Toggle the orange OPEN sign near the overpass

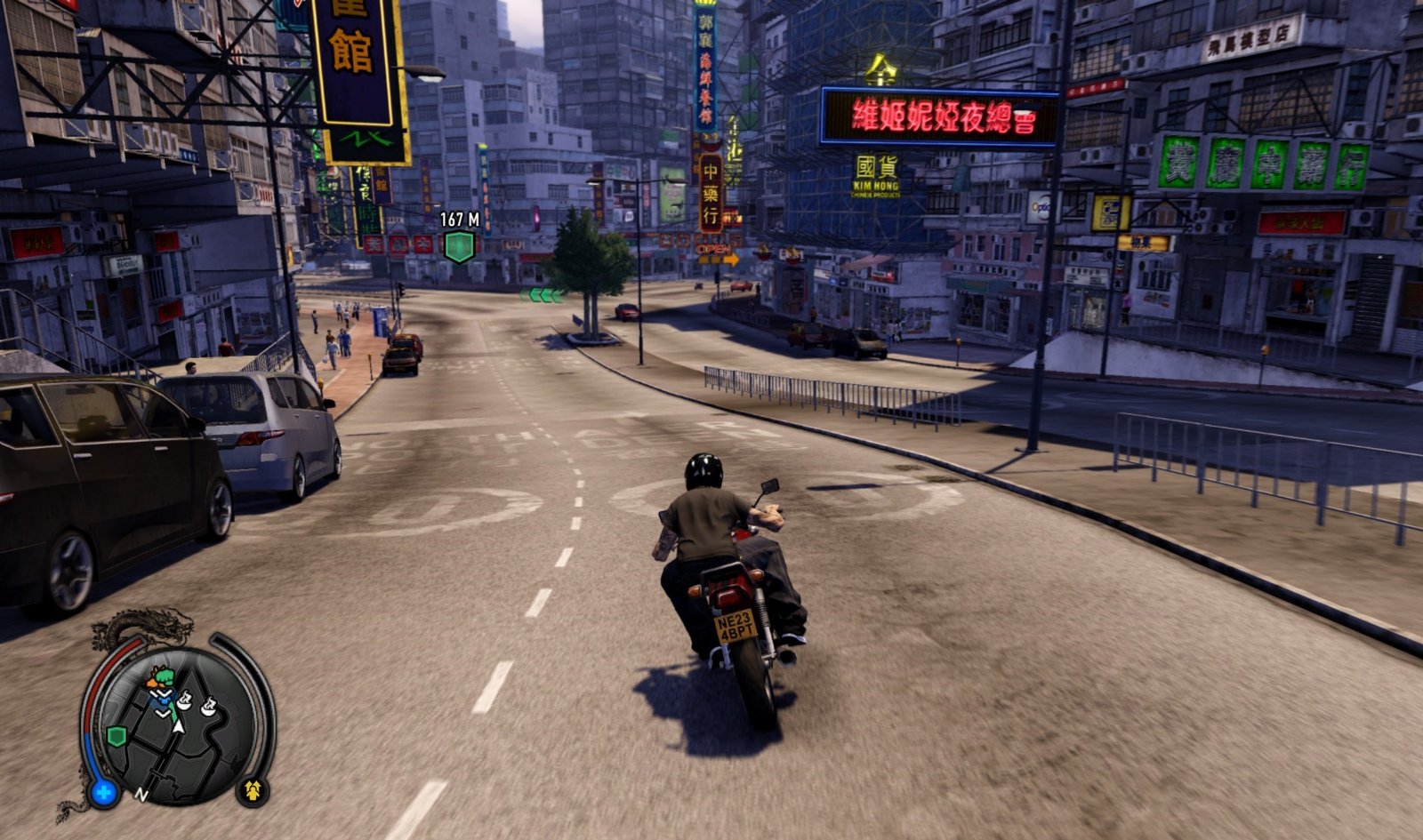[x=714, y=250]
